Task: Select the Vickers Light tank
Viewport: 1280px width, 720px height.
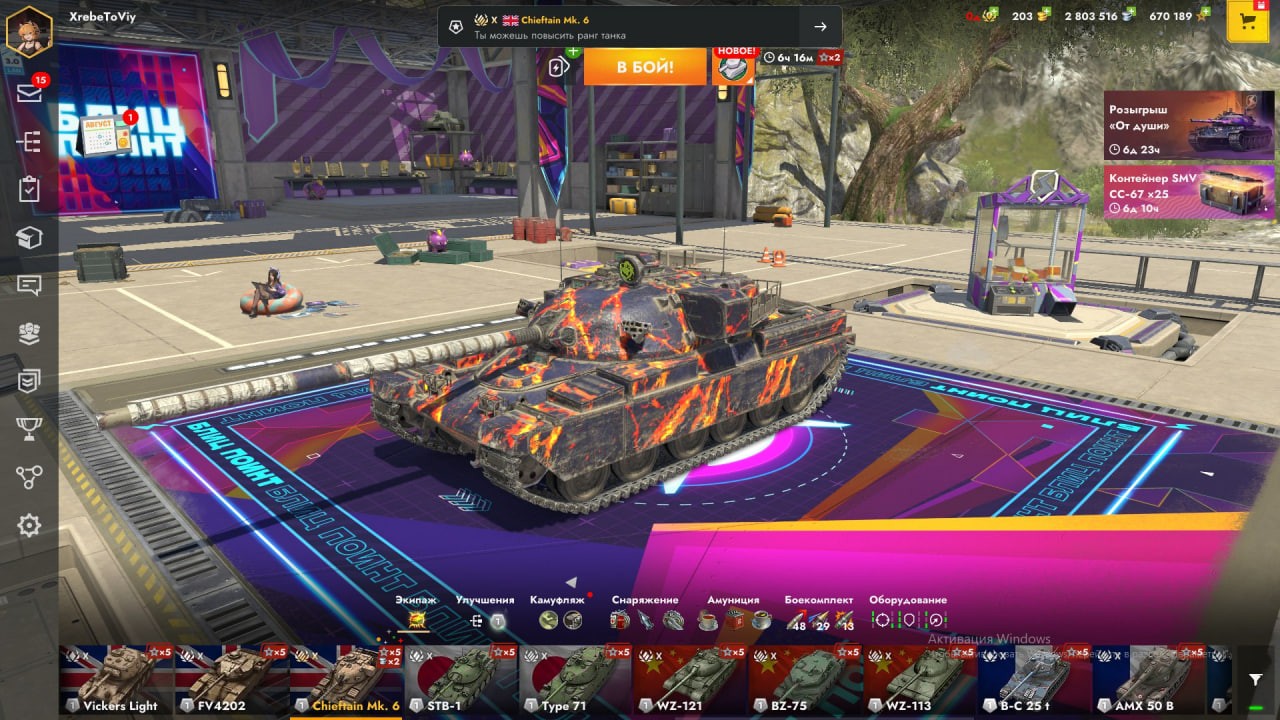Action: pyautogui.click(x=116, y=680)
